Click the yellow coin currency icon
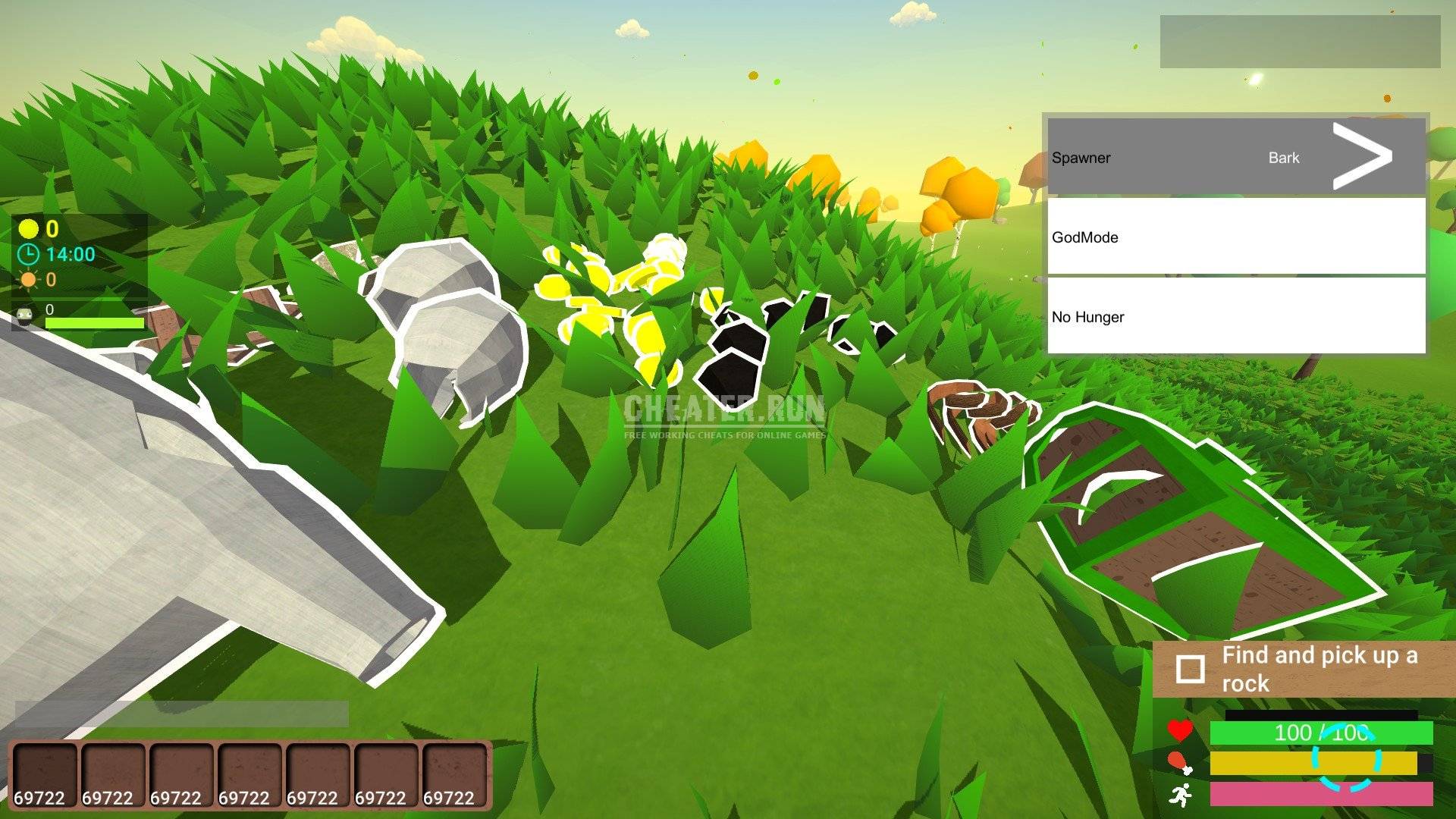 [x=29, y=229]
